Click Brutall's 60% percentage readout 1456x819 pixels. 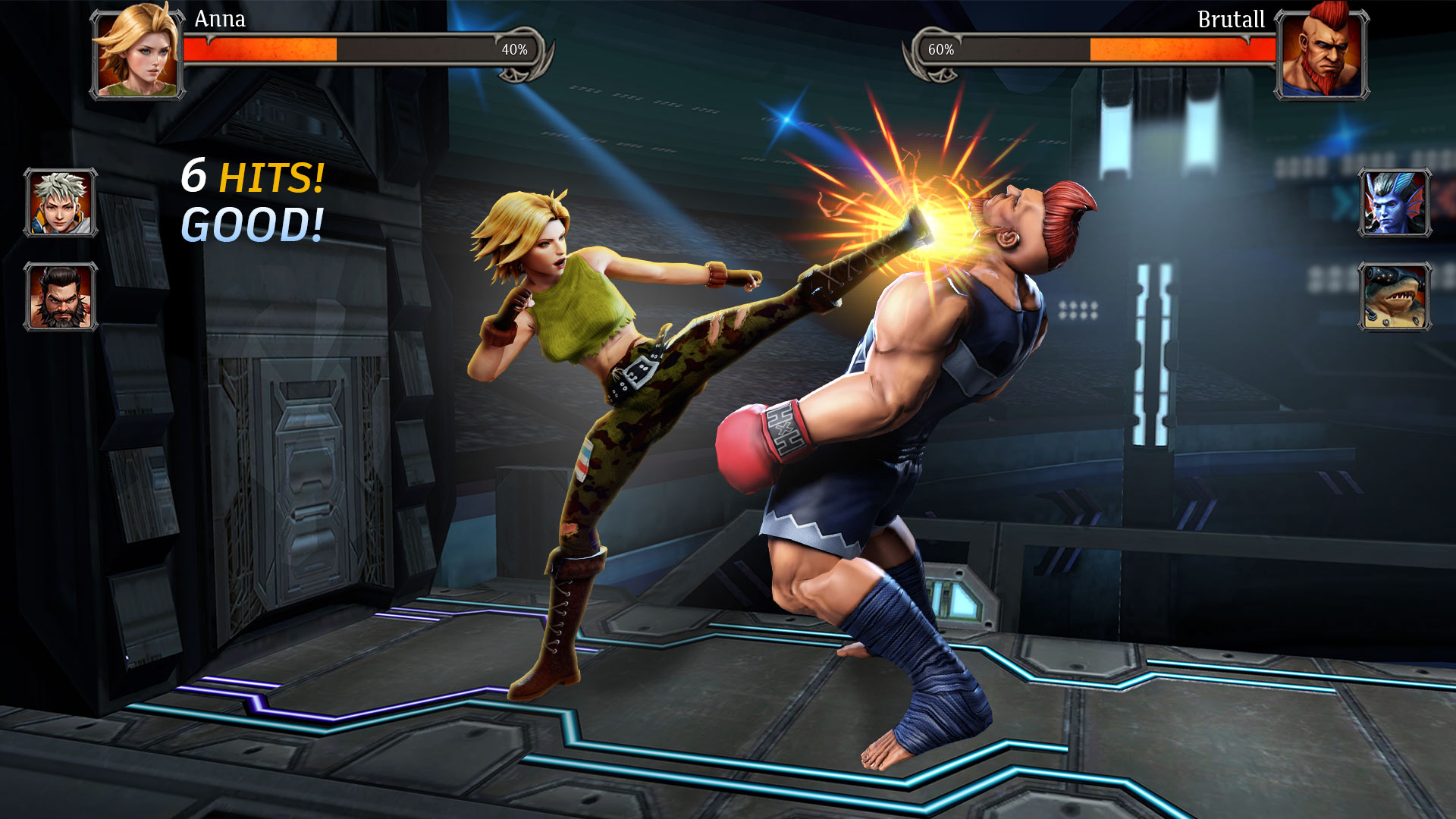coord(940,49)
